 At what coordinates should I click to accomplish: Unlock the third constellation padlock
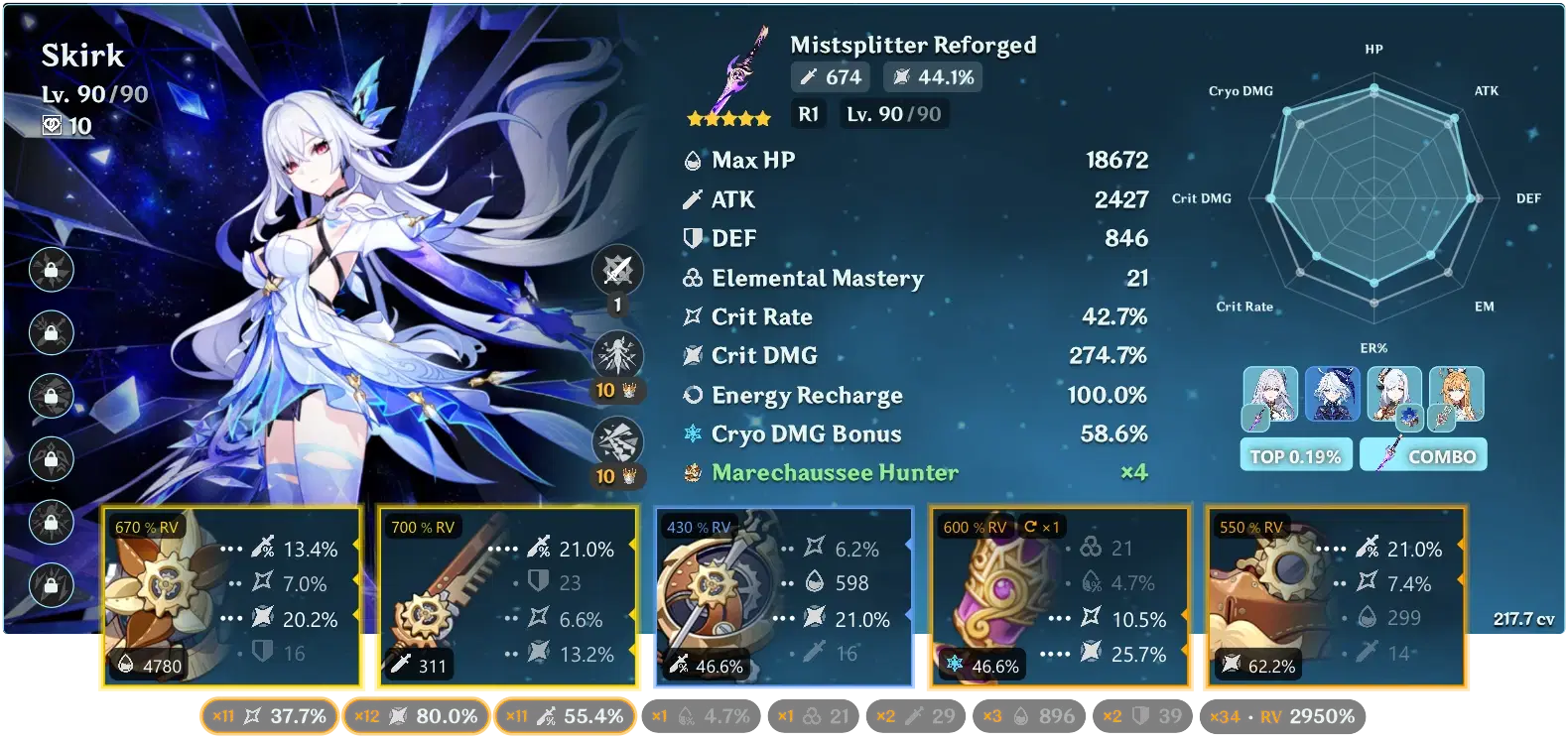coord(50,397)
